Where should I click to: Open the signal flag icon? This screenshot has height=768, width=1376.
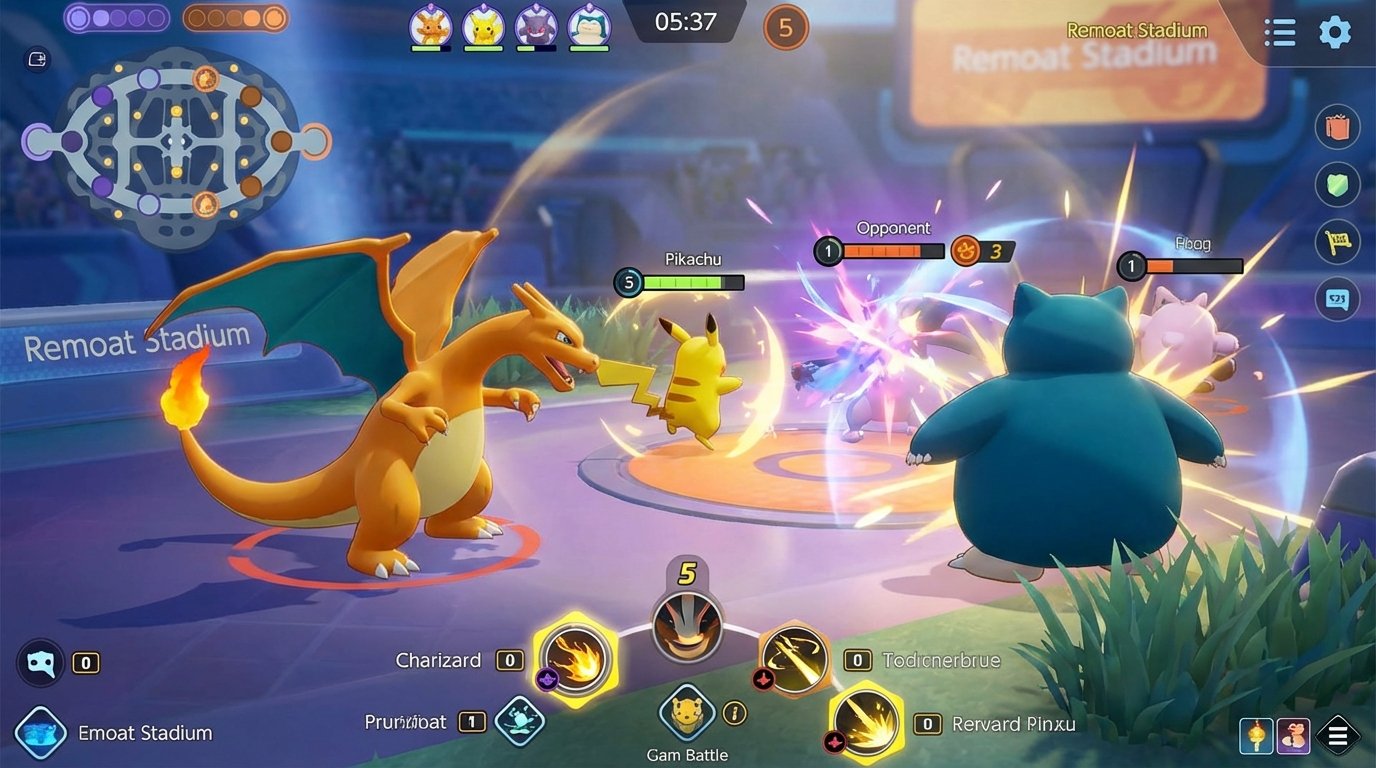(x=1337, y=242)
